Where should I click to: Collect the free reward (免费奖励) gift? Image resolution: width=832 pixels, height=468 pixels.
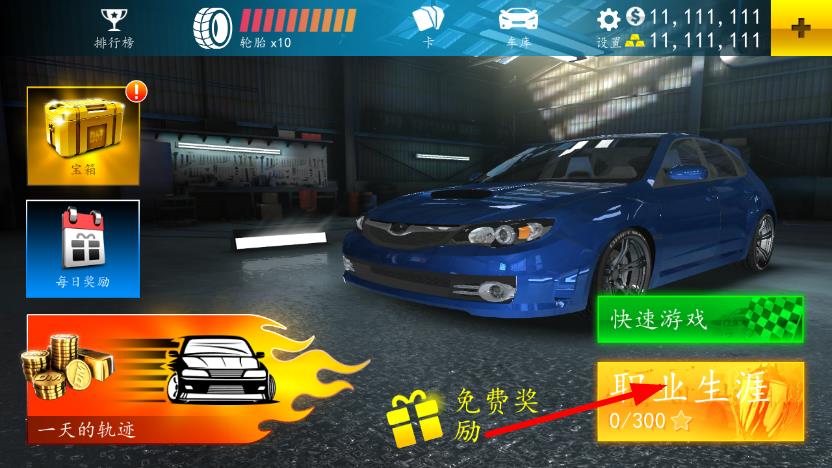[x=415, y=419]
